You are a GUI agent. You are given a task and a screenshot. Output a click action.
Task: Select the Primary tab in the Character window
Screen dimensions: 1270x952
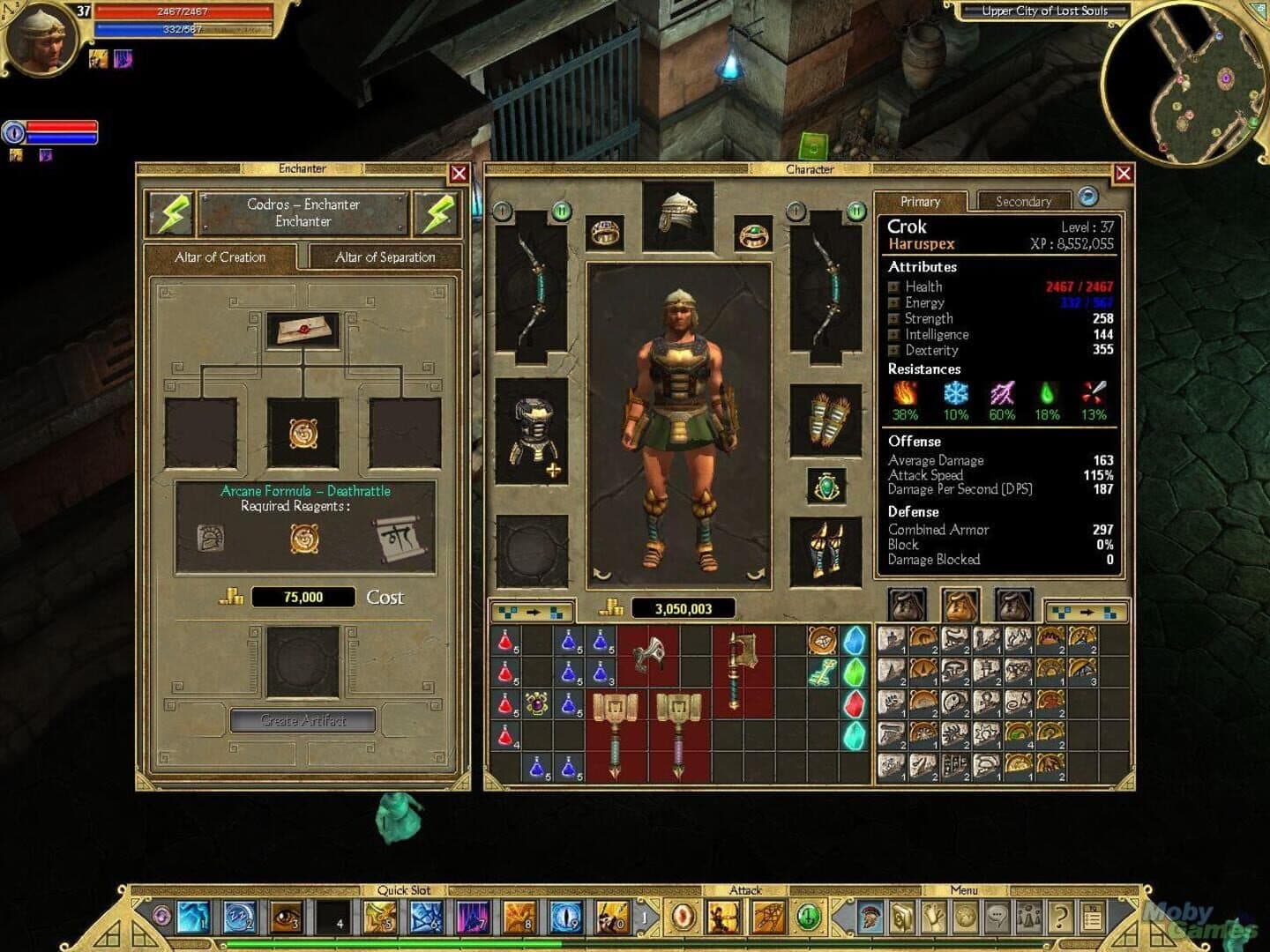920,202
